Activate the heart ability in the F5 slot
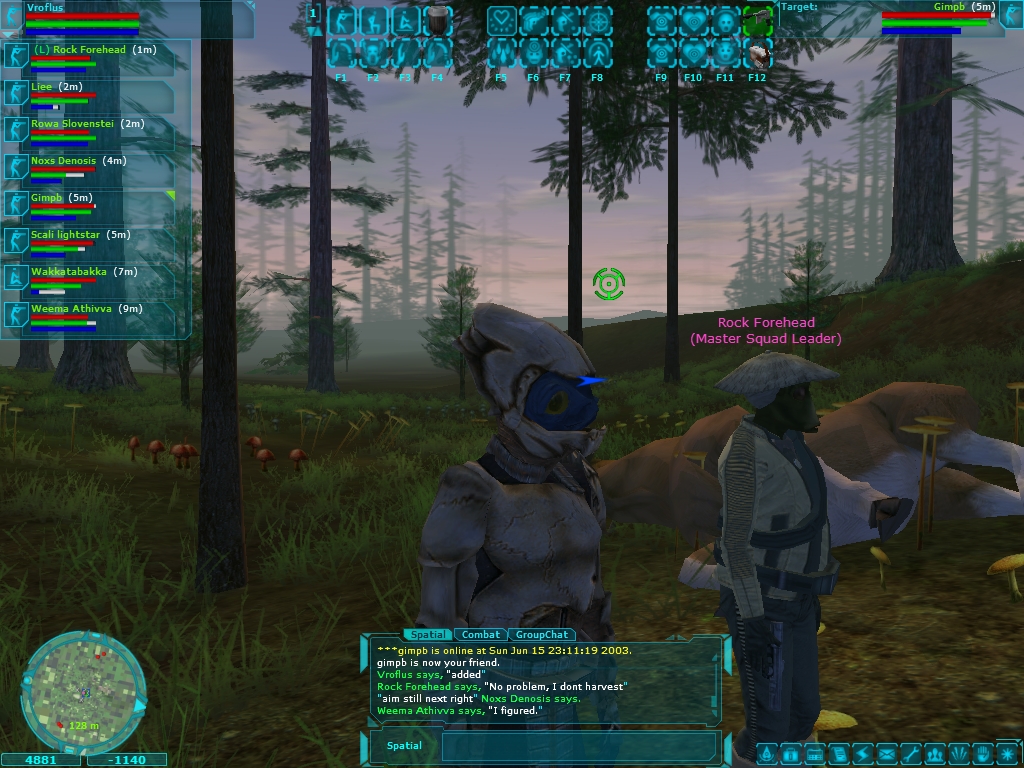The image size is (1024, 768). (501, 21)
